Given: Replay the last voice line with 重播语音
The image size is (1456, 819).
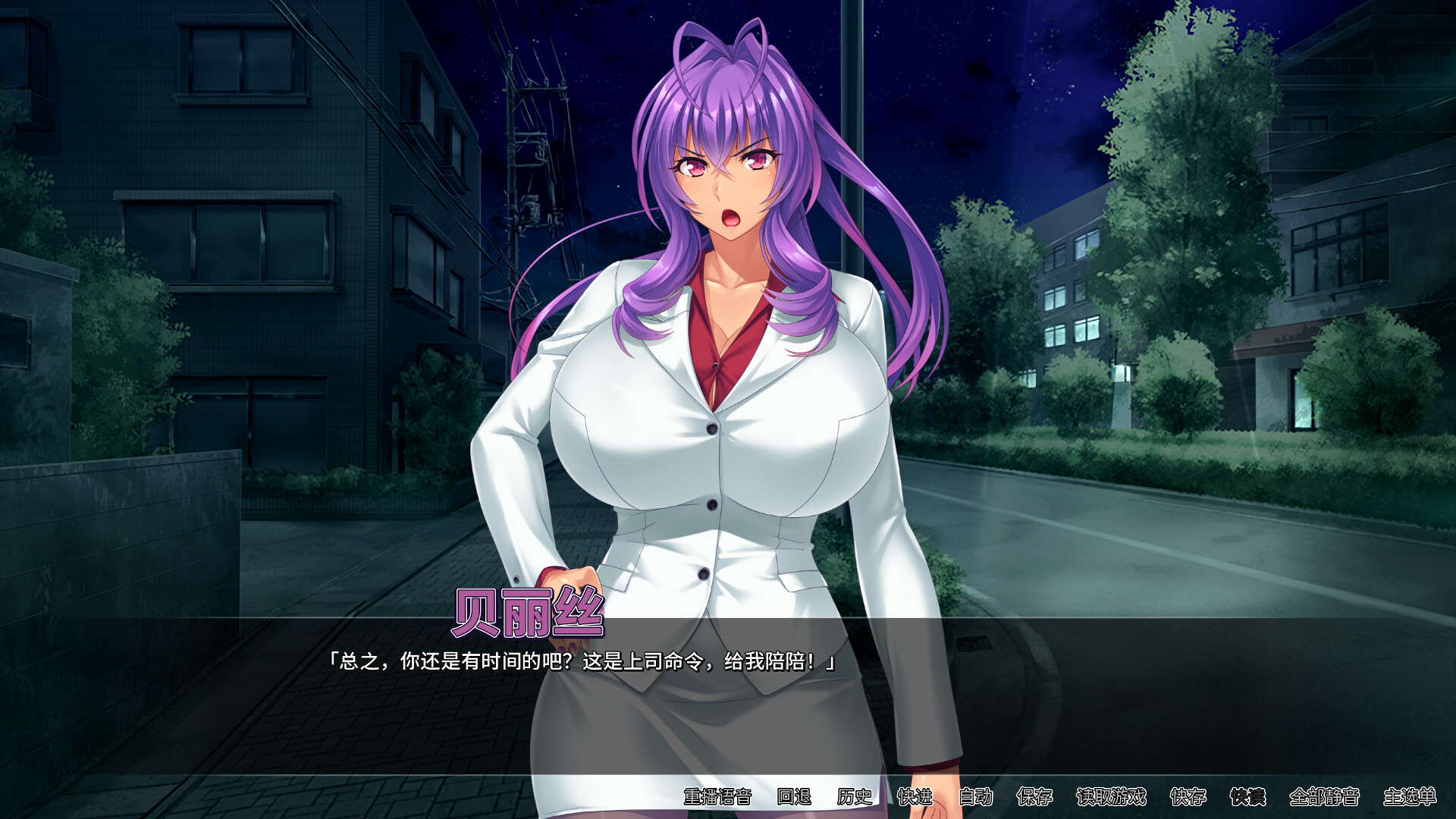Looking at the screenshot, I should pos(717,797).
